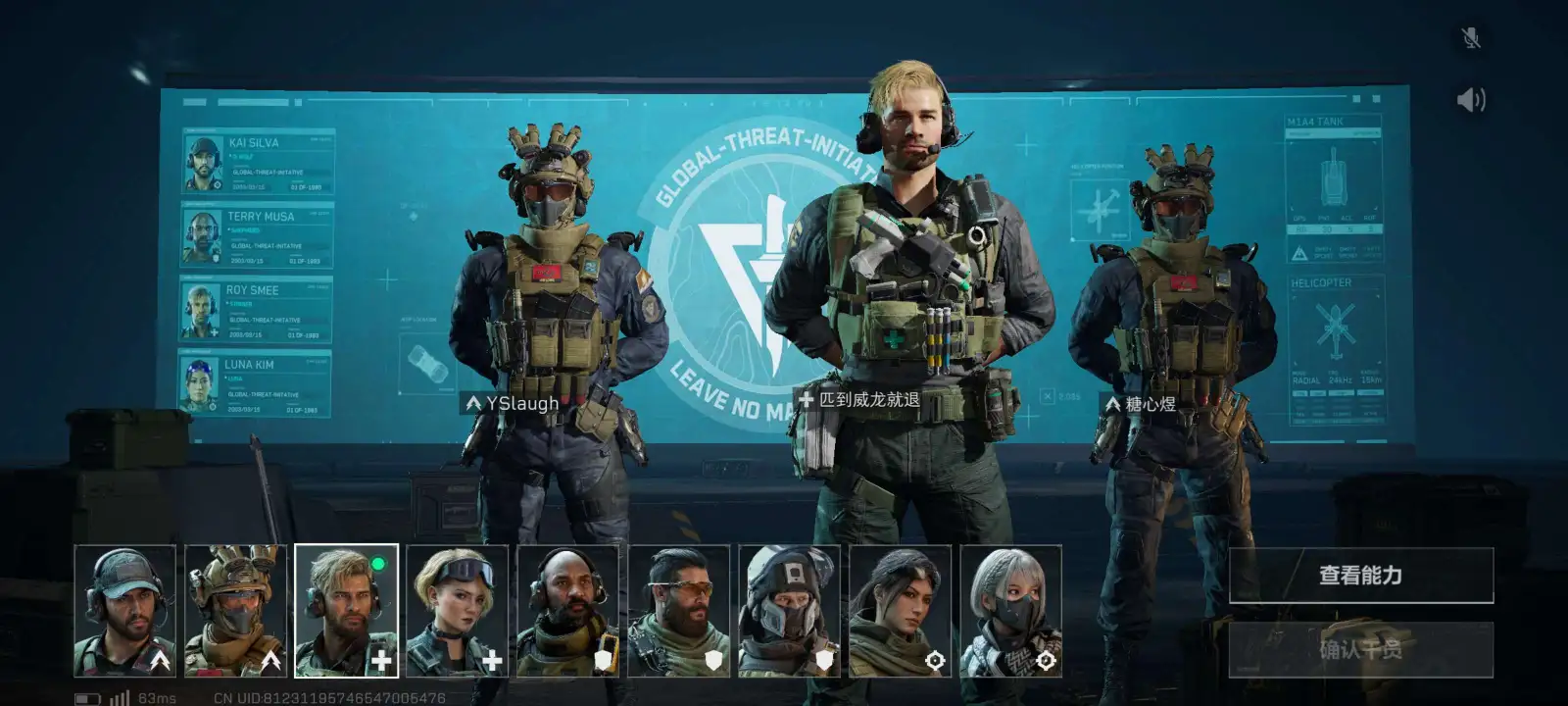The height and width of the screenshot is (706, 1568).
Task: Select the operator wearing orange glasses
Action: (679, 611)
